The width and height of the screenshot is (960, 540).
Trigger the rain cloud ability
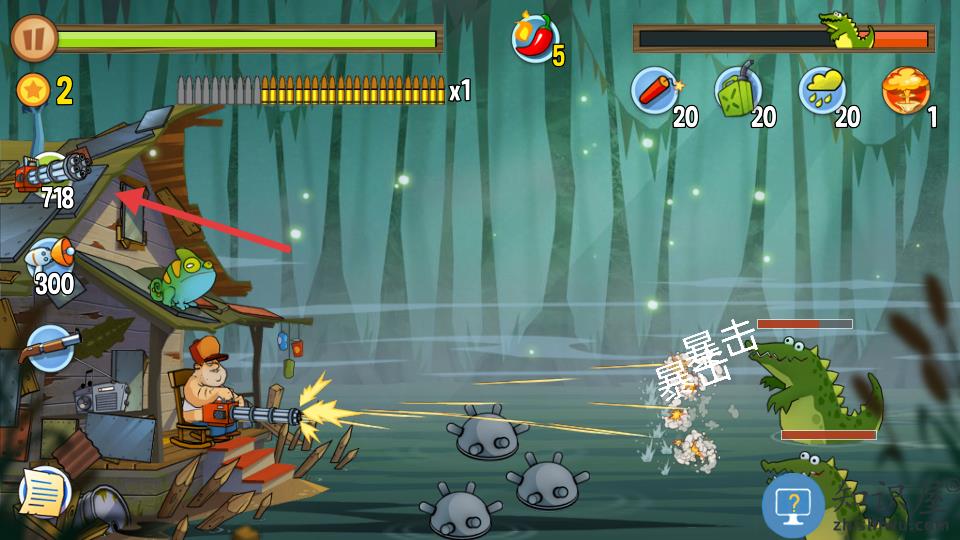[x=822, y=91]
